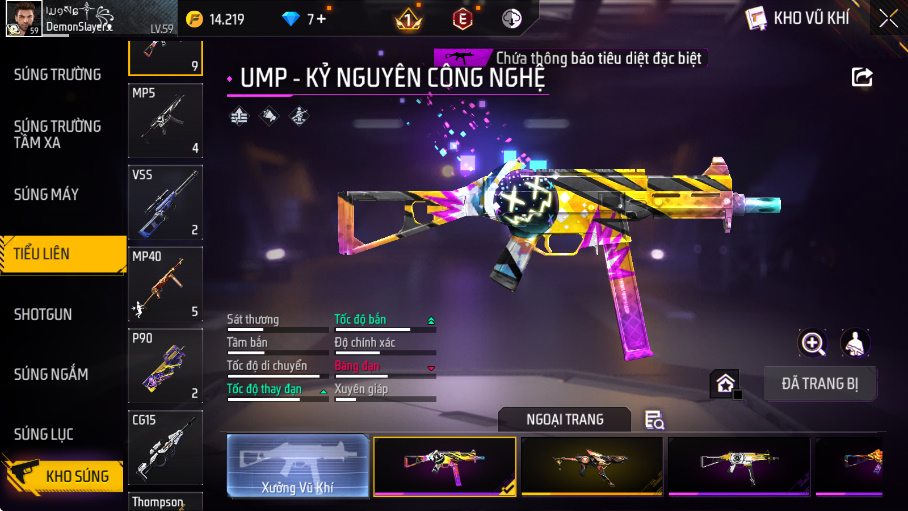Close the weapon armory screen
Screen dimensions: 908x511
pyautogui.click(x=887, y=18)
